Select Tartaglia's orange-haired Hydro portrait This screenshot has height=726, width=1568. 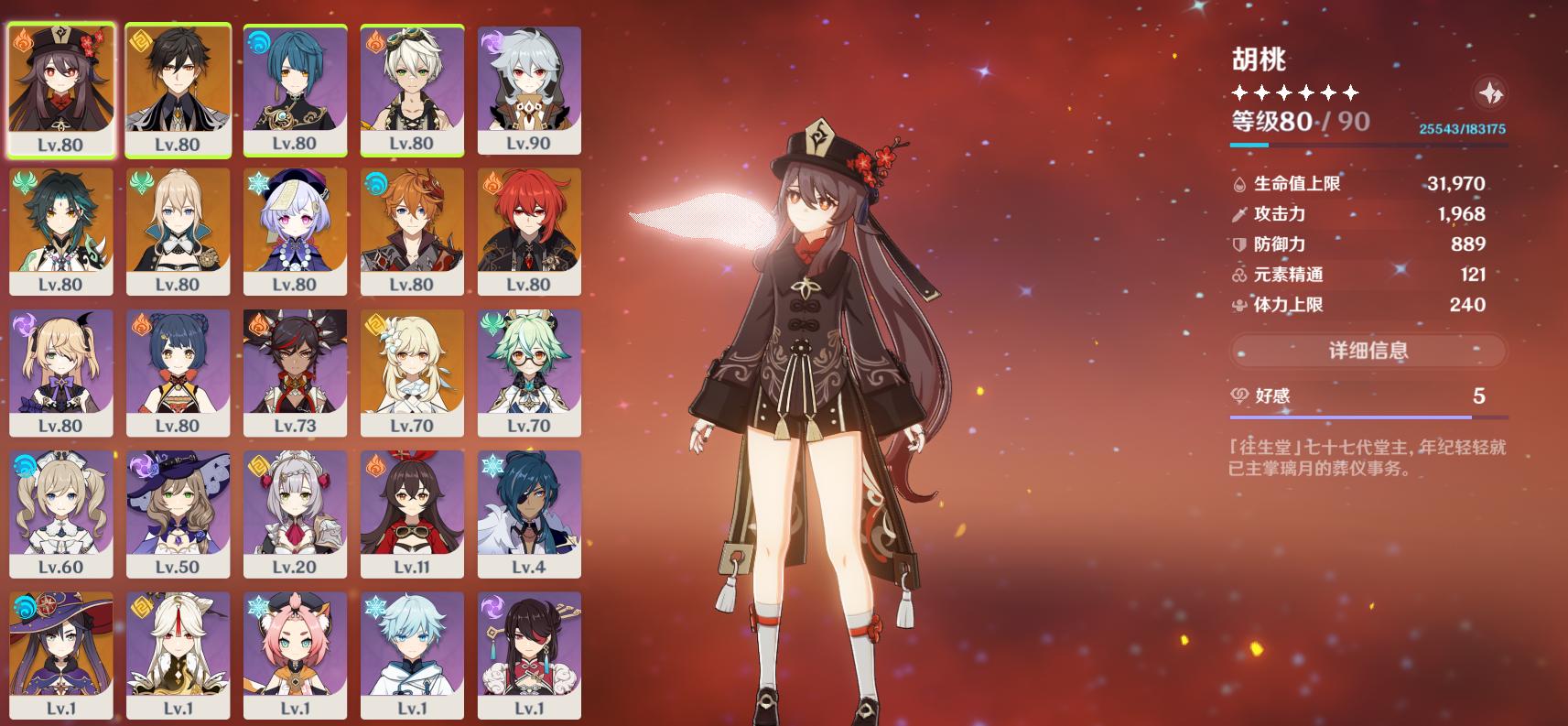pyautogui.click(x=412, y=231)
